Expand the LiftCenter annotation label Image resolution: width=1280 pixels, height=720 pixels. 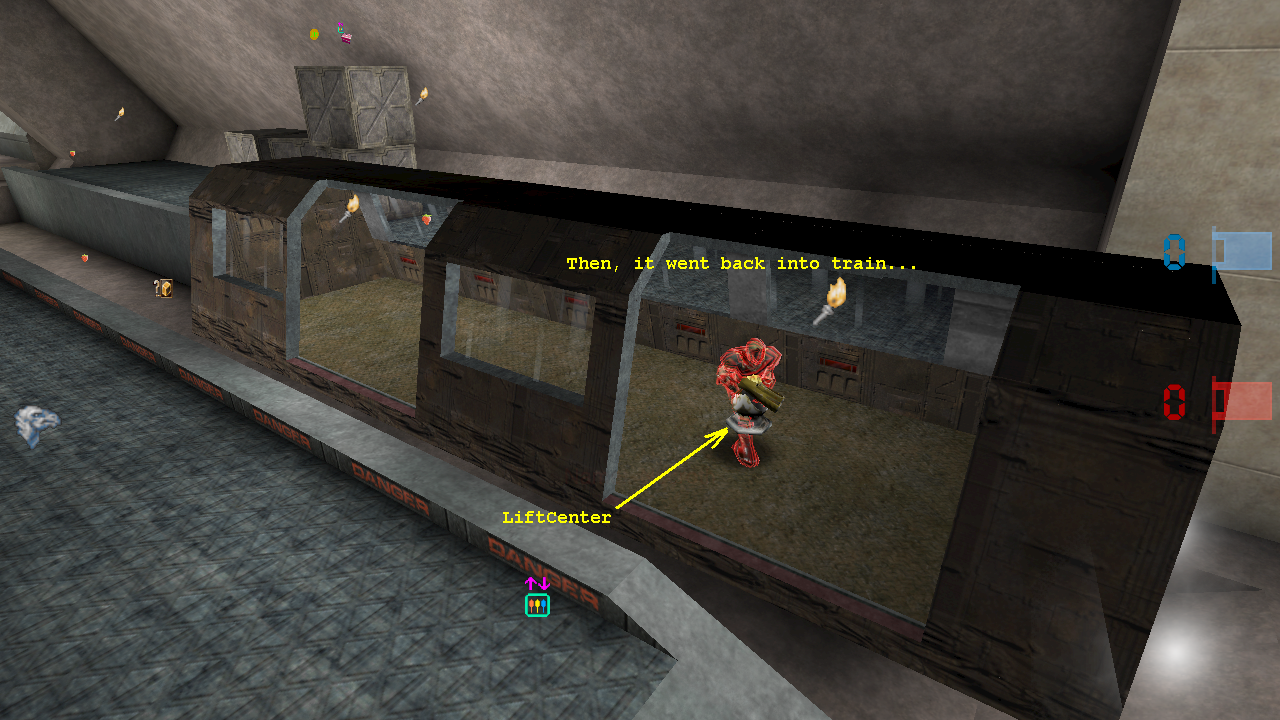pyautogui.click(x=556, y=517)
